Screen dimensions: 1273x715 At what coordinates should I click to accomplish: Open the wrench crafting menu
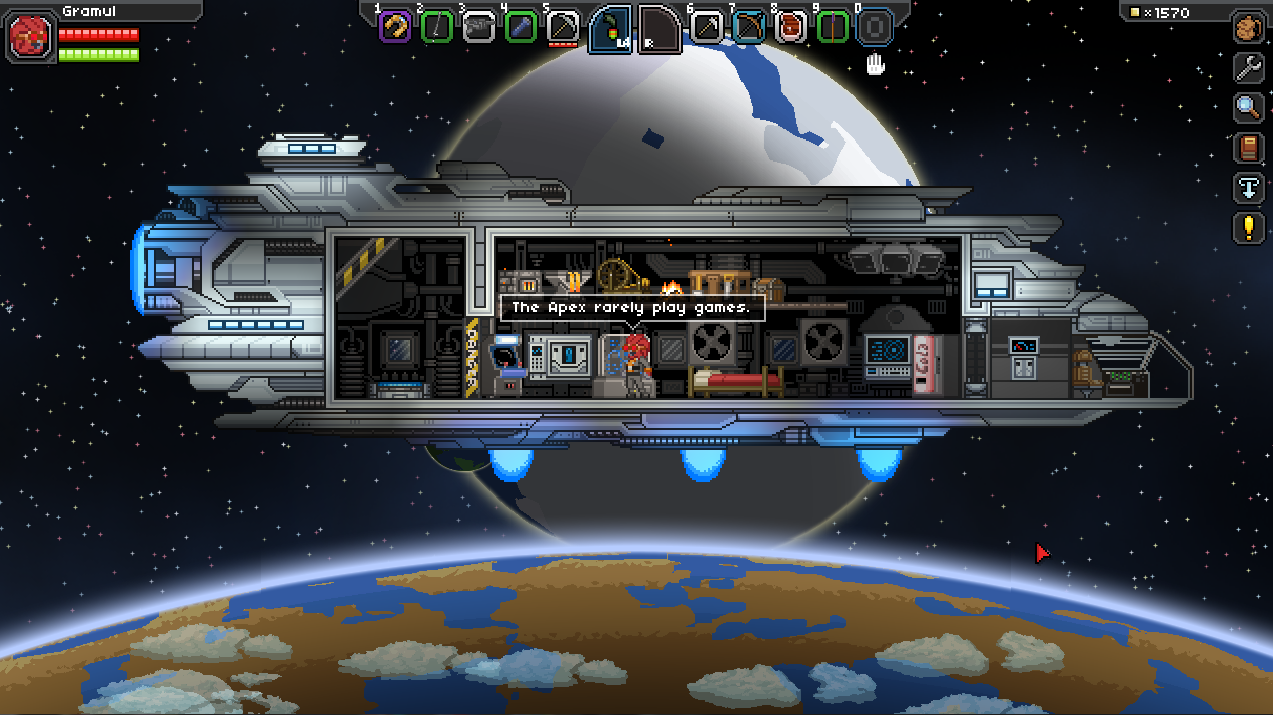1248,67
